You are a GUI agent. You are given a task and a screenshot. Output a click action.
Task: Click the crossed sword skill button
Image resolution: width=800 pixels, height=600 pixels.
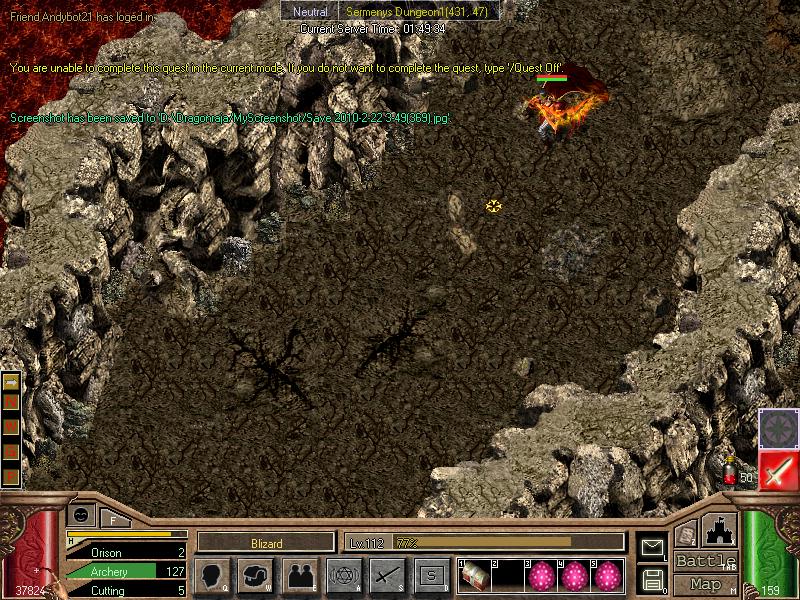387,575
